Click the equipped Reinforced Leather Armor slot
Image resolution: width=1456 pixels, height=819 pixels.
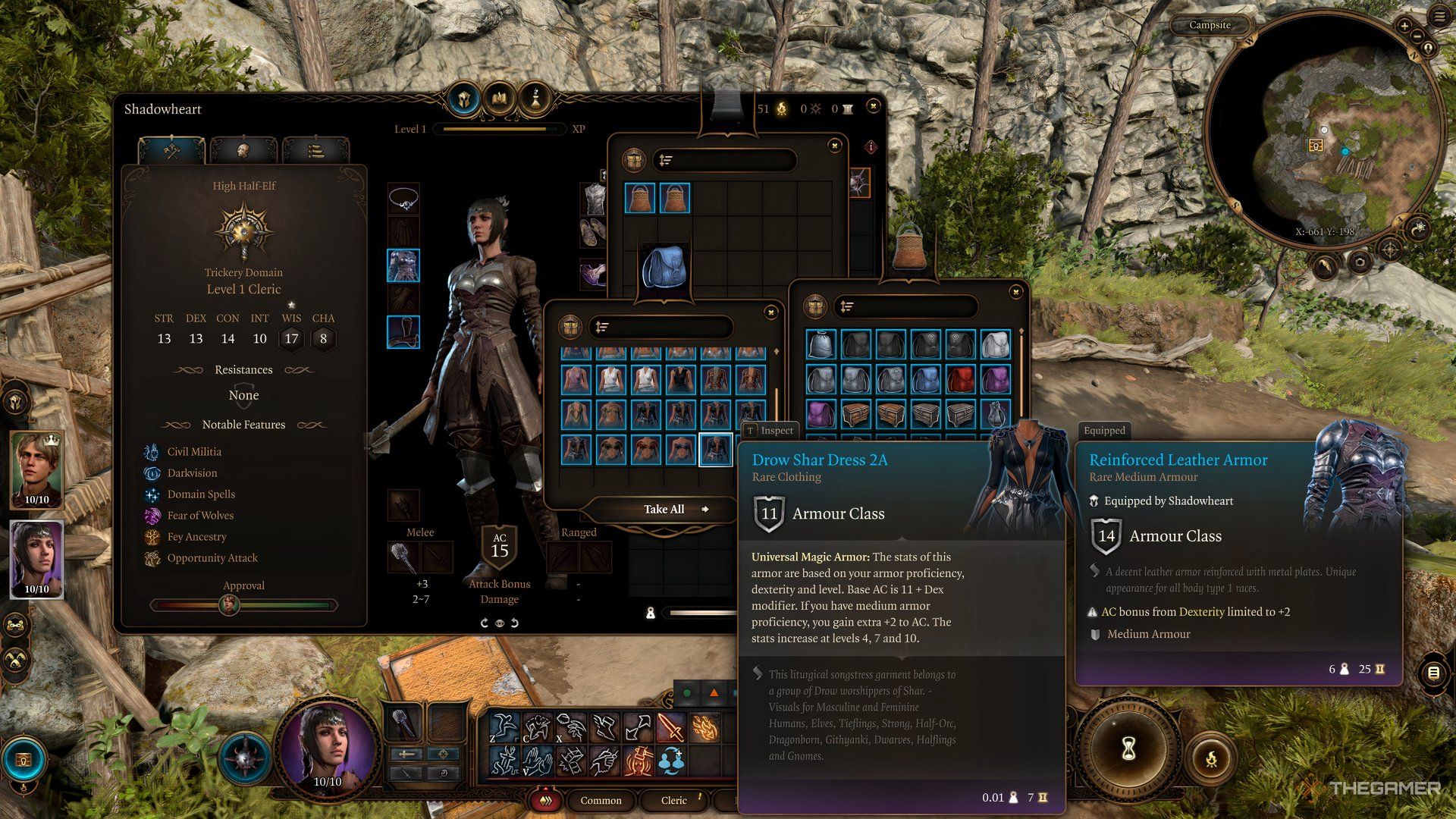click(x=403, y=265)
